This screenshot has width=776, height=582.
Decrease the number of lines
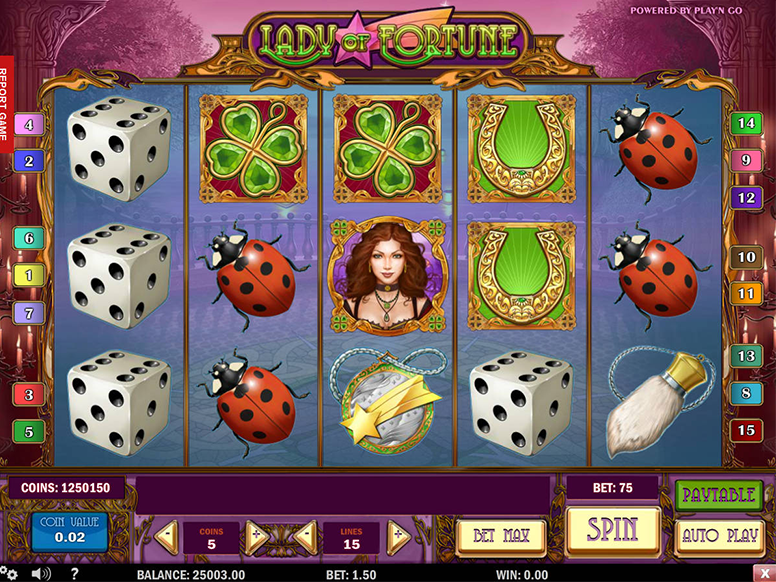click(305, 537)
